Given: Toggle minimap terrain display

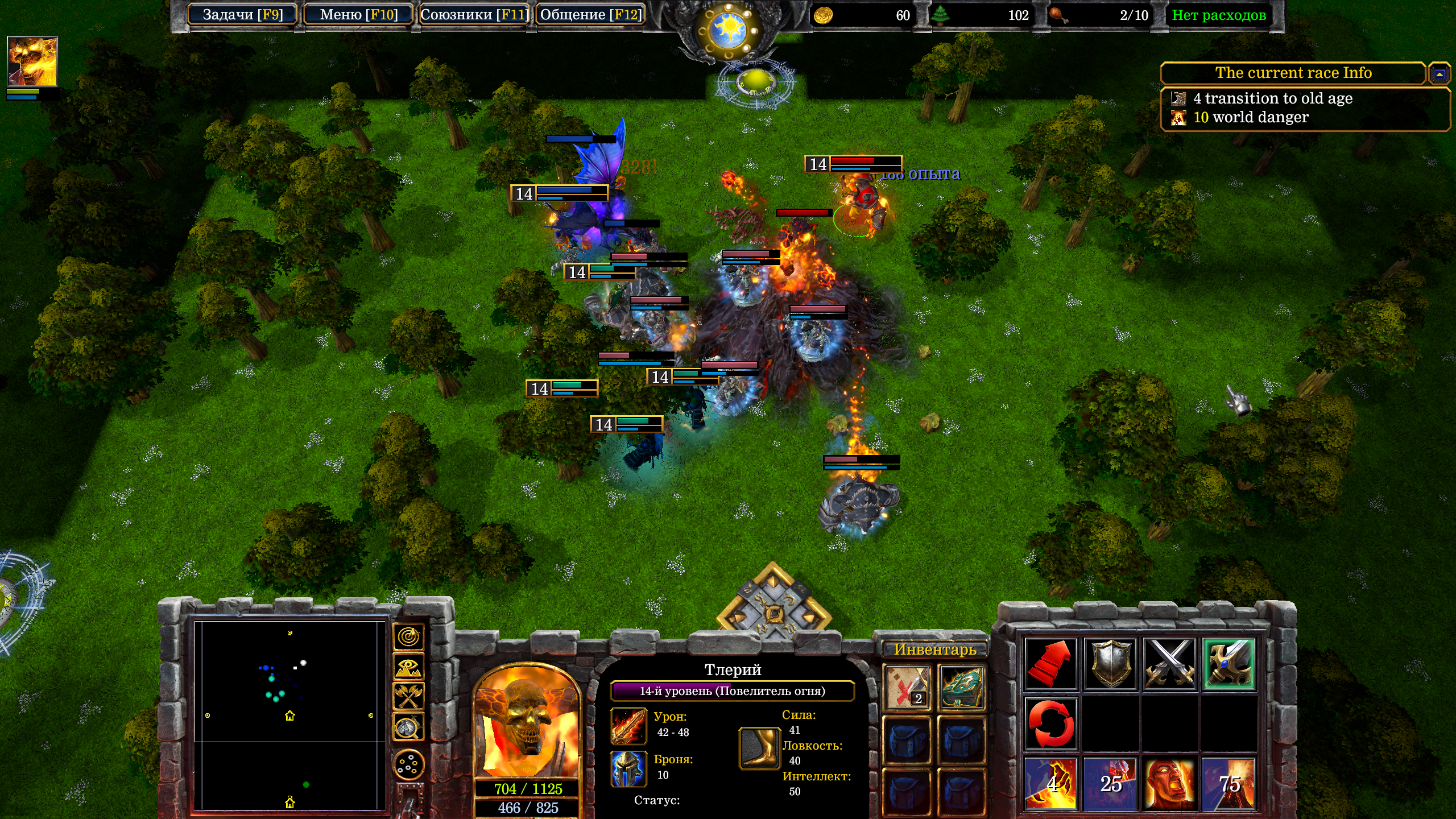Looking at the screenshot, I should (408, 668).
